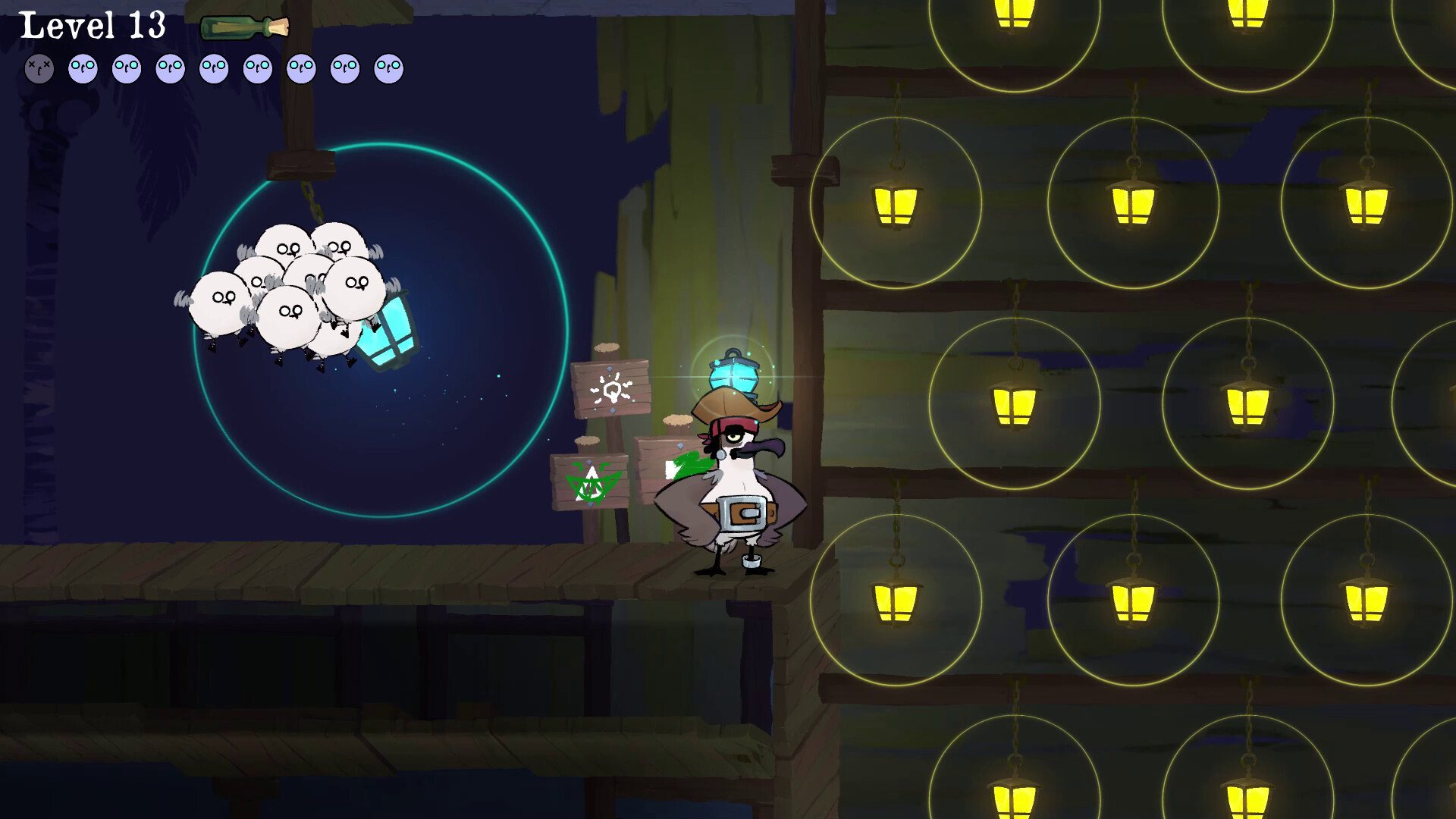This screenshot has width=1456, height=819.
Task: Click the message-in-a-bottle icon
Action: [244, 28]
